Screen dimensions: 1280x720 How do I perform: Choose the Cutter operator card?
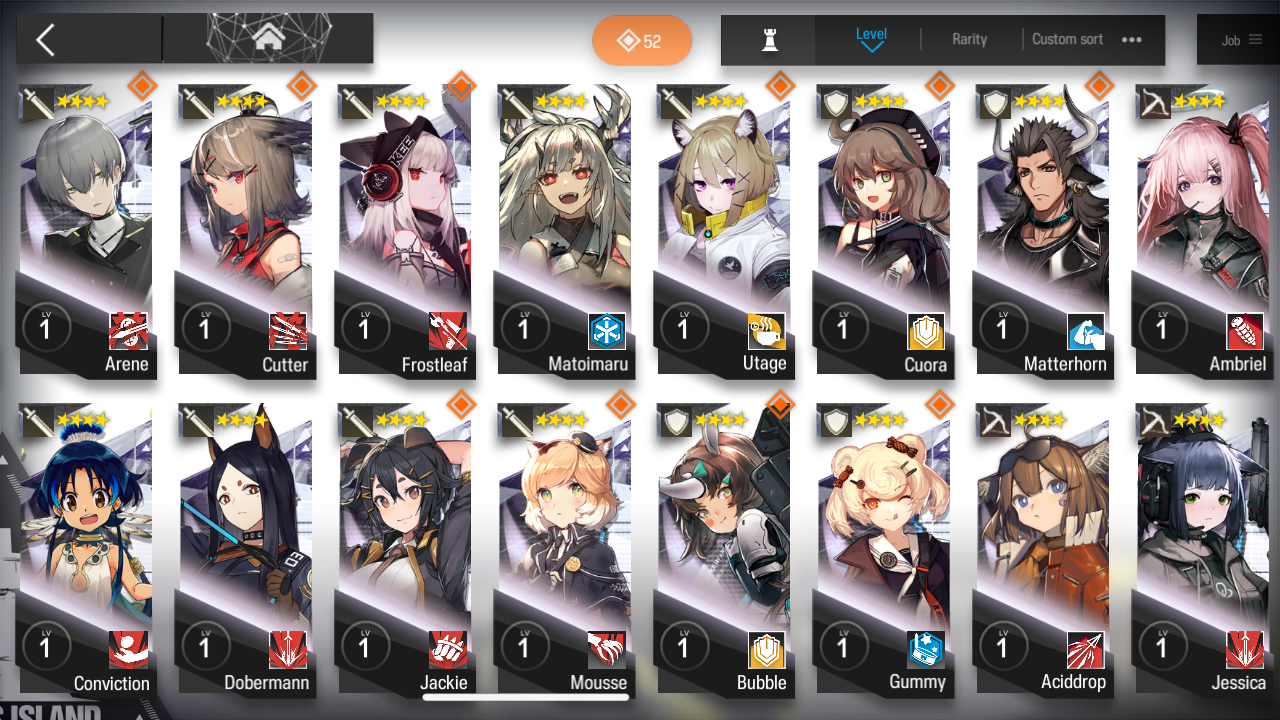246,230
